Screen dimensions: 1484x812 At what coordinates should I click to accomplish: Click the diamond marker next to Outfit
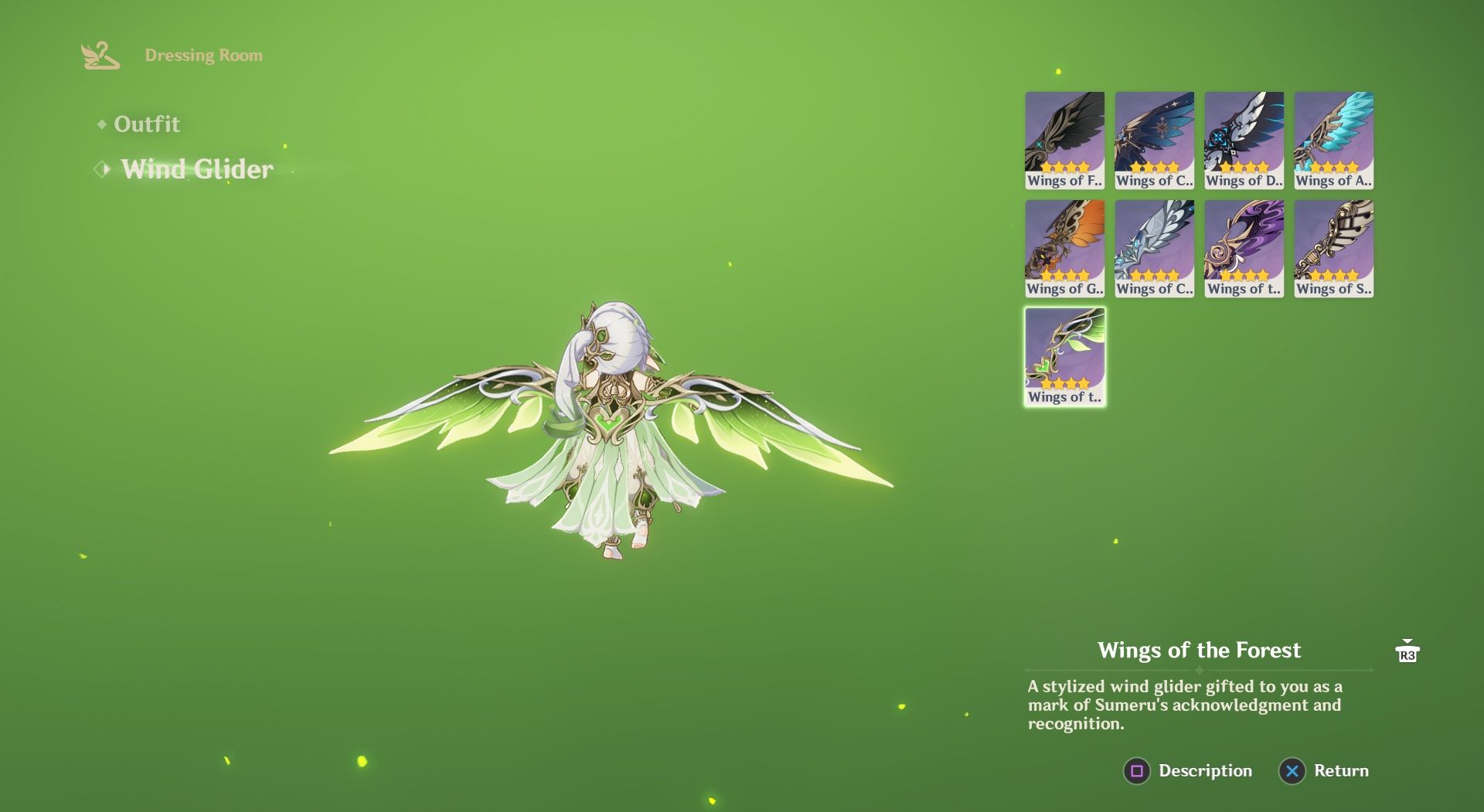pos(101,124)
